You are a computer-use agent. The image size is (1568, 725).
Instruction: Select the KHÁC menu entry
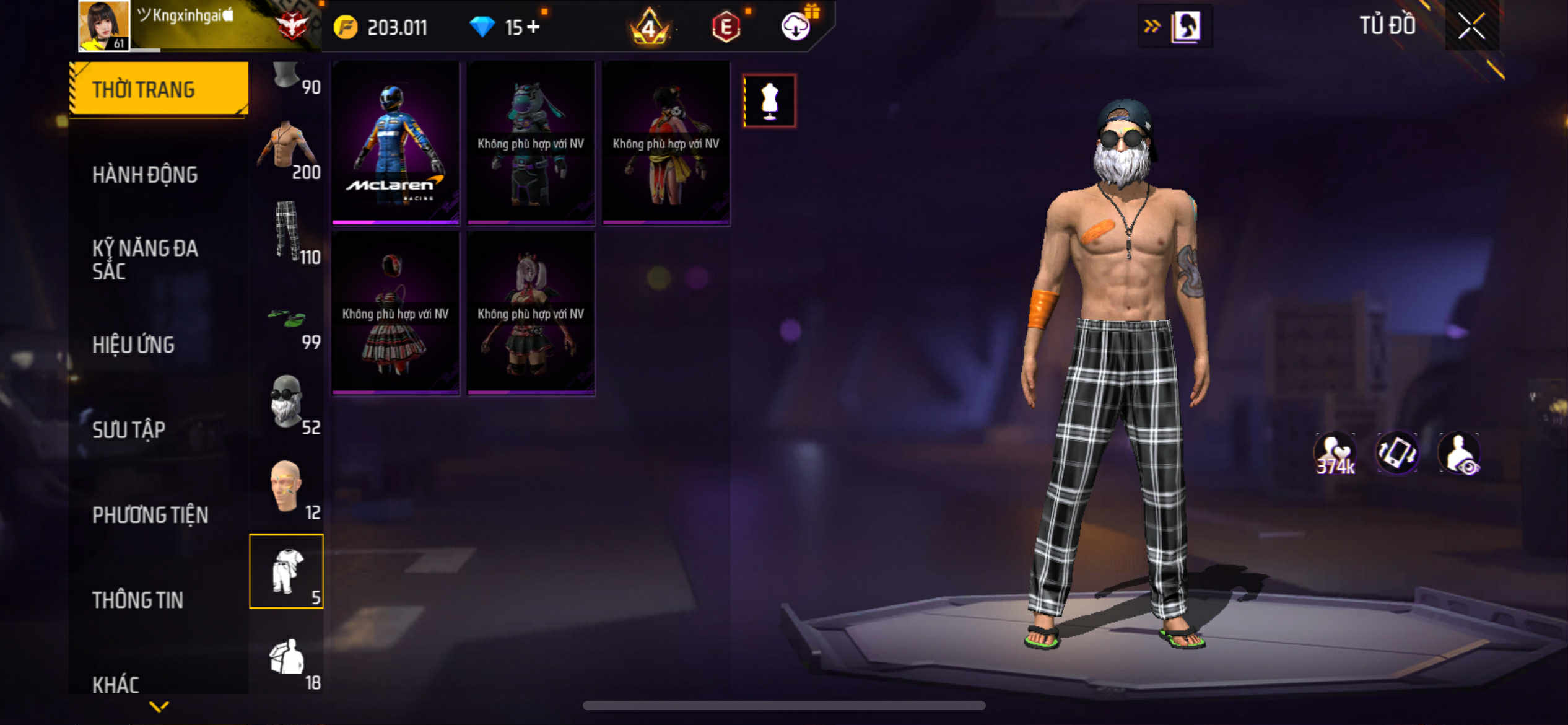point(116,684)
